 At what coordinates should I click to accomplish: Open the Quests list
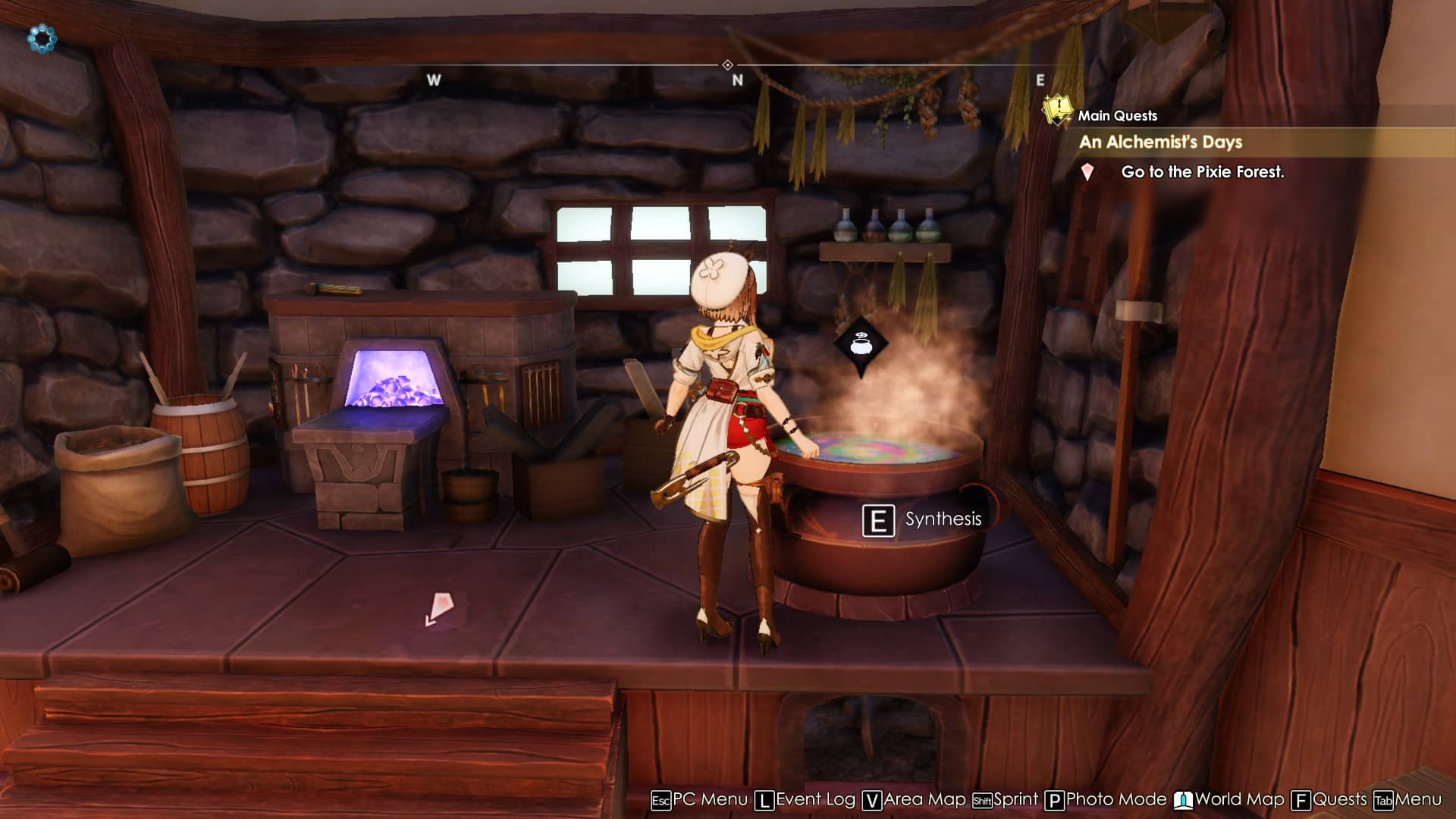pyautogui.click(x=1329, y=800)
